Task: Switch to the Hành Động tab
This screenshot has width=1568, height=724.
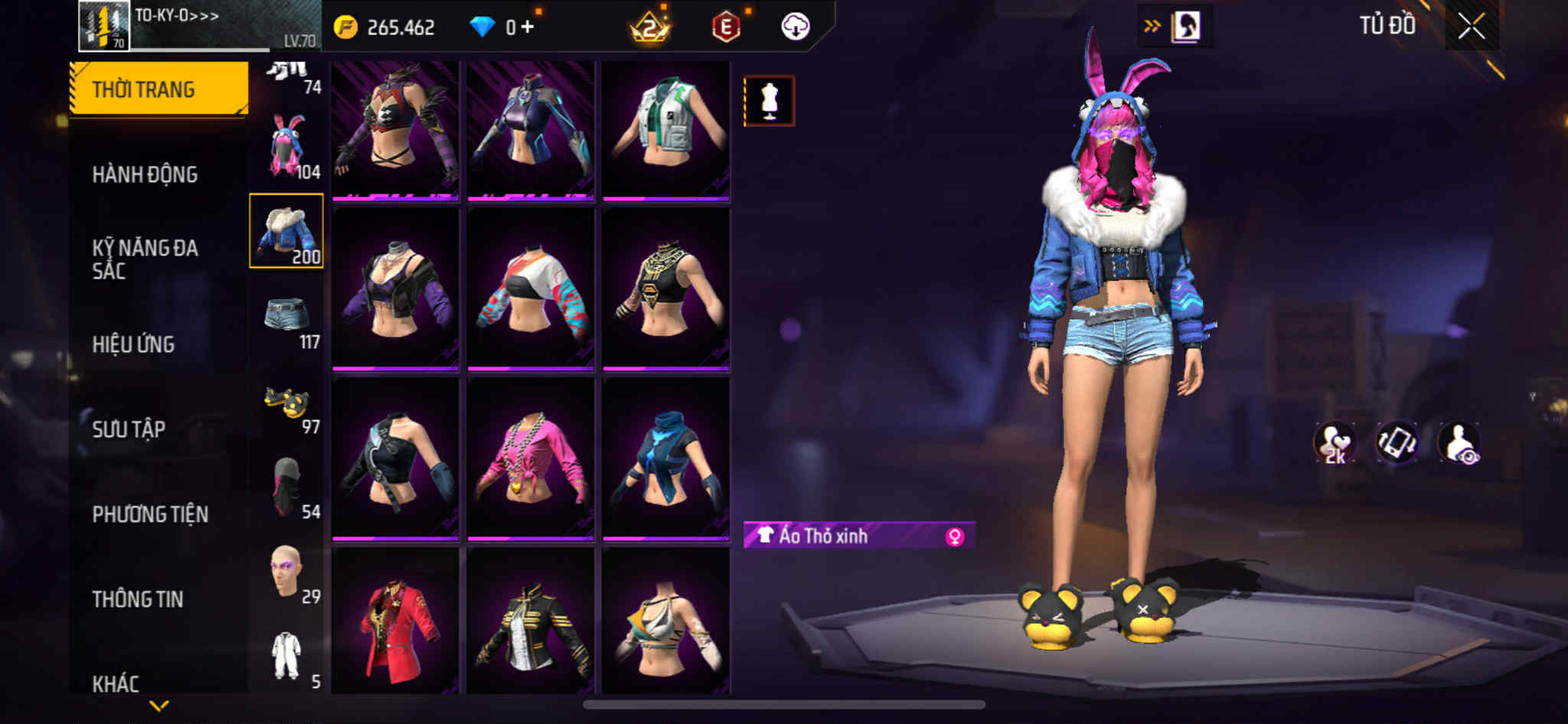Action: pos(145,174)
